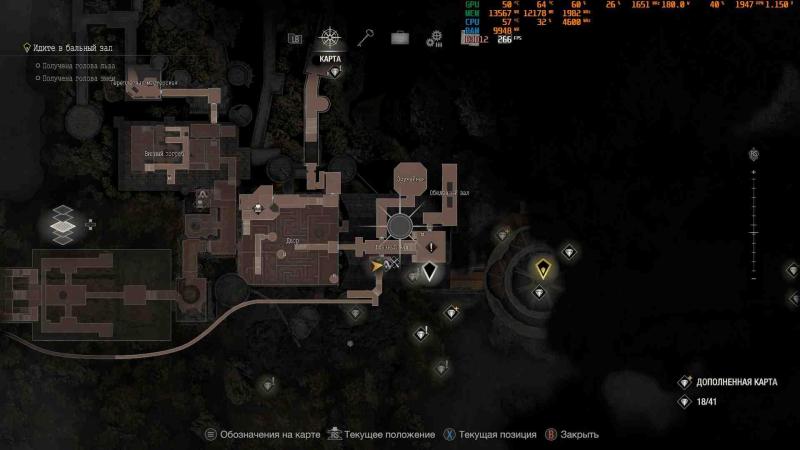This screenshot has height=450, width=800.
Task: Switch to the attaché case tab
Action: click(x=399, y=38)
